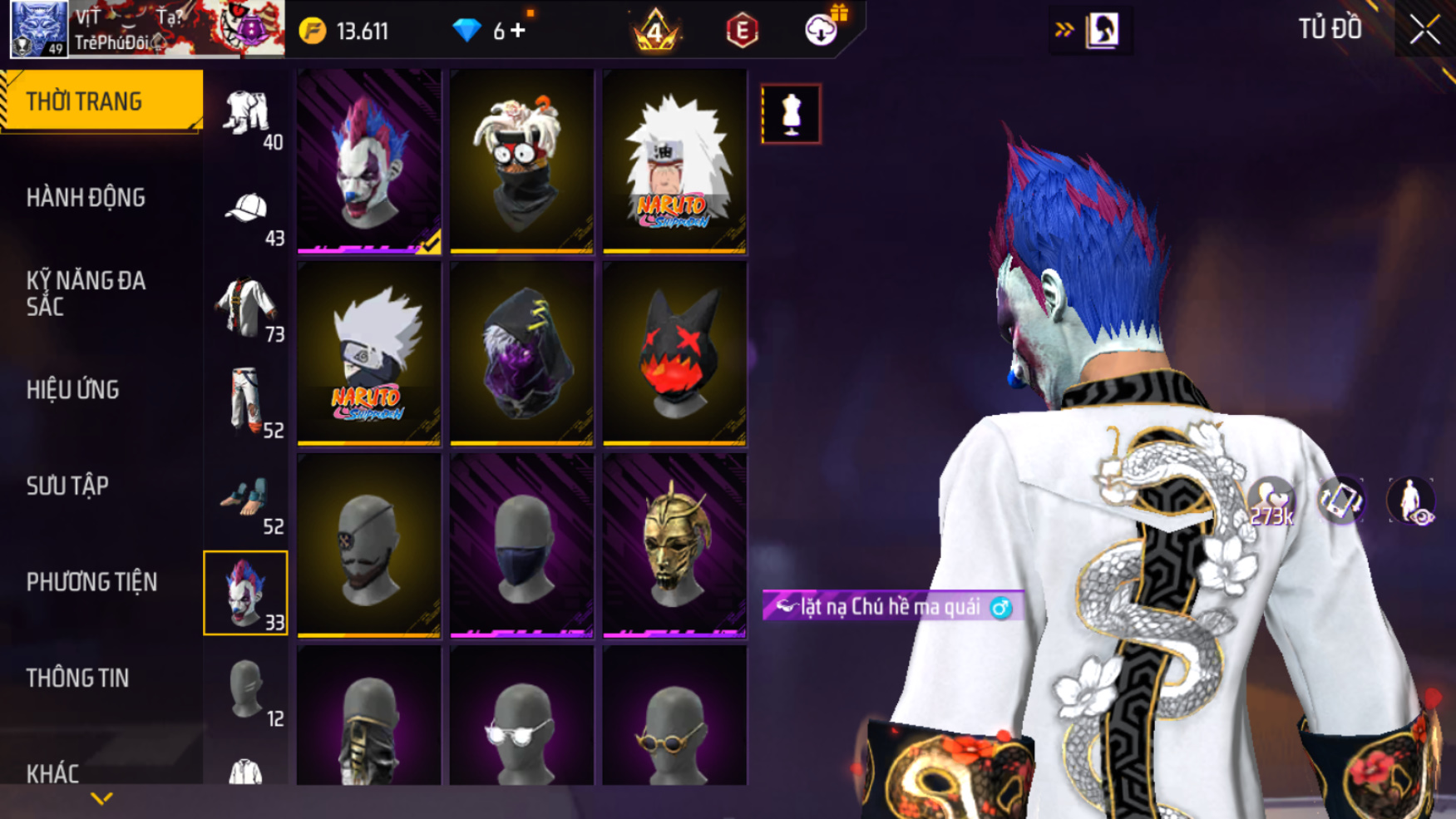The height and width of the screenshot is (819, 1456).
Task: Select the dark purple hooded mask
Action: pyautogui.click(x=521, y=353)
